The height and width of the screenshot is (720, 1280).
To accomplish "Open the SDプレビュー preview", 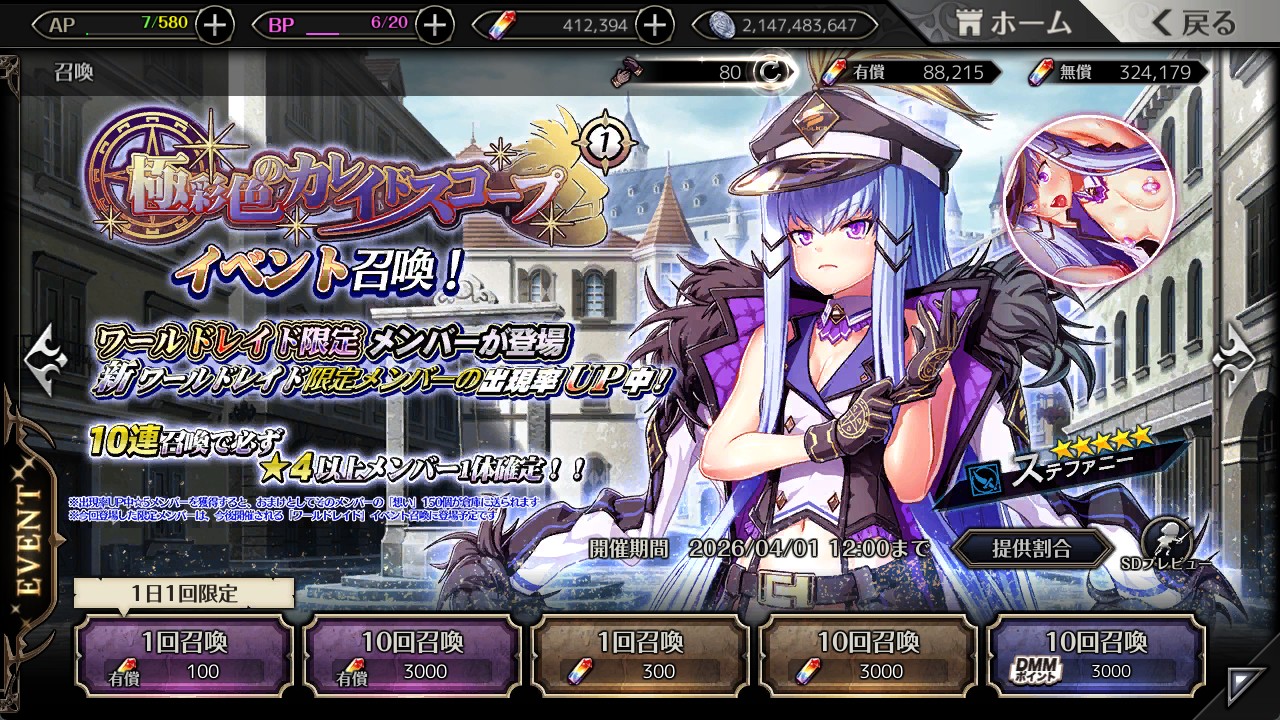I will (x=1165, y=545).
